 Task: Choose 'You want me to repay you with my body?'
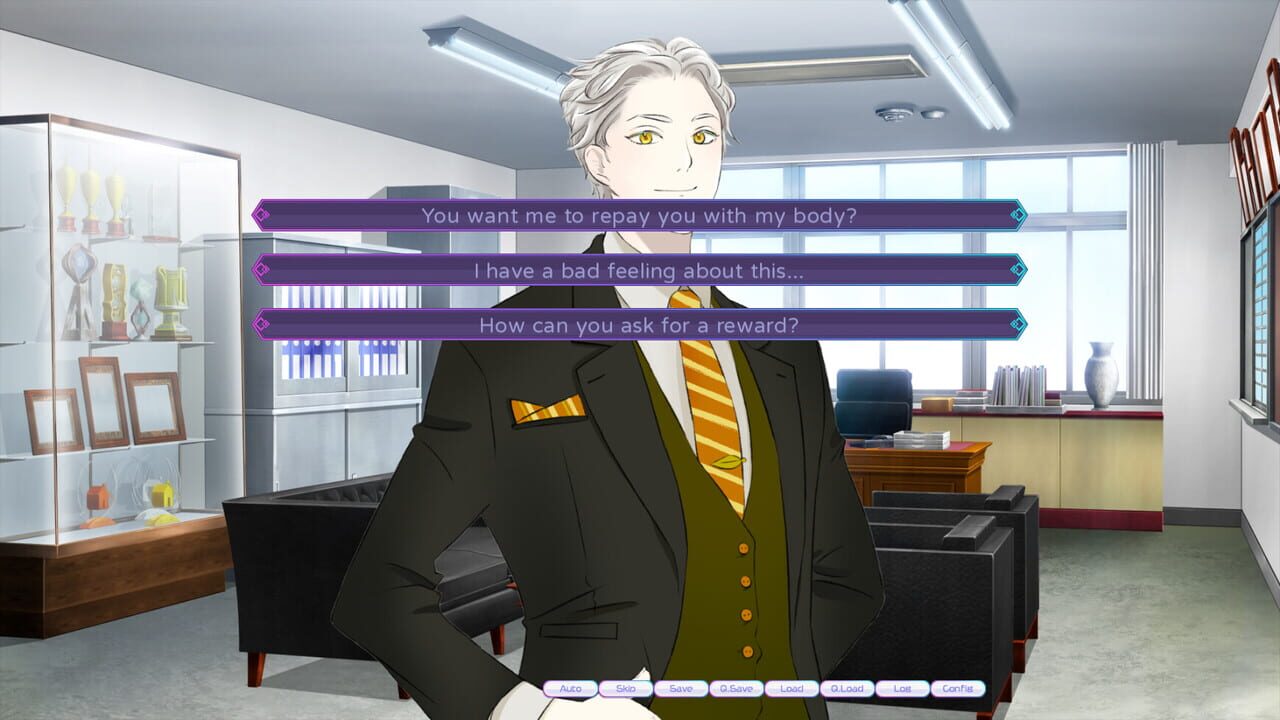click(638, 216)
